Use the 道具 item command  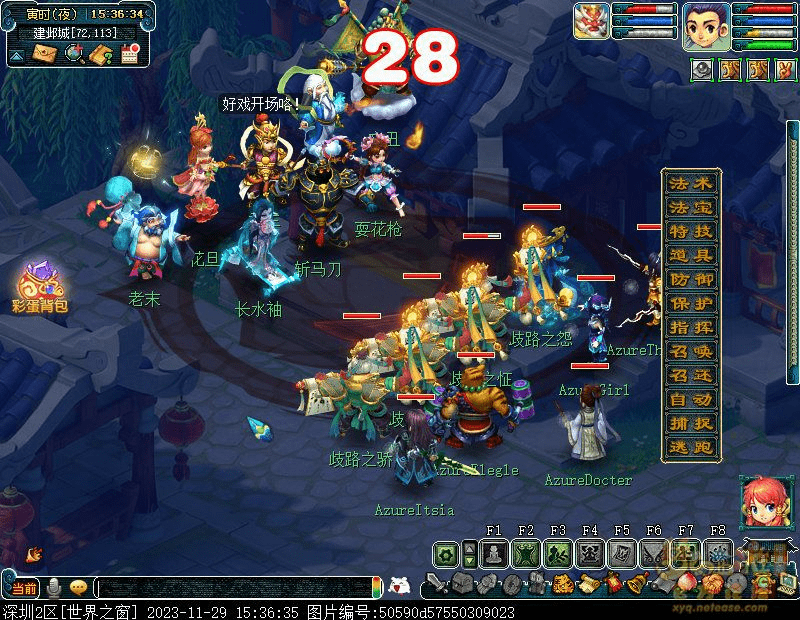tap(691, 255)
